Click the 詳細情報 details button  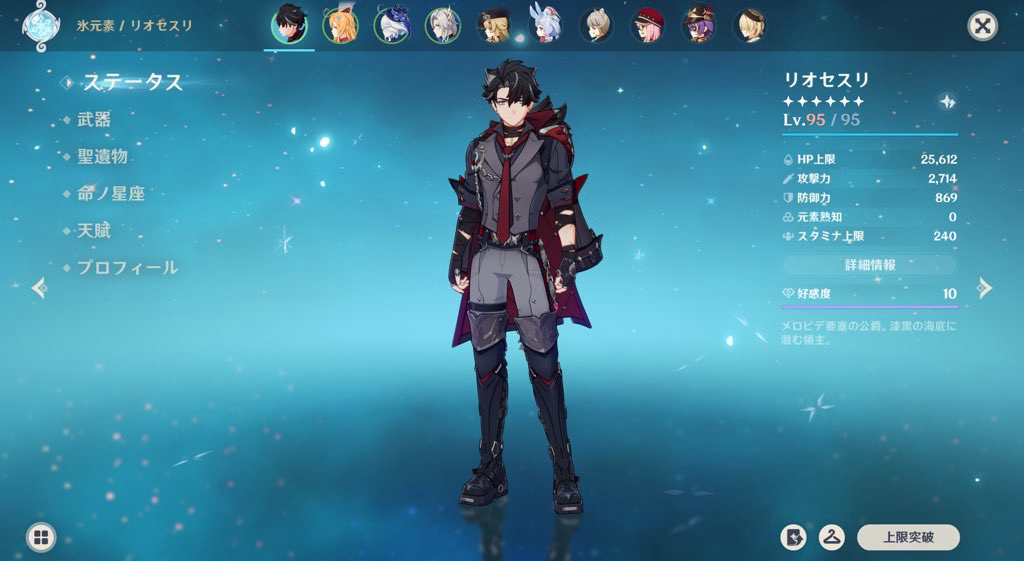[x=869, y=265]
